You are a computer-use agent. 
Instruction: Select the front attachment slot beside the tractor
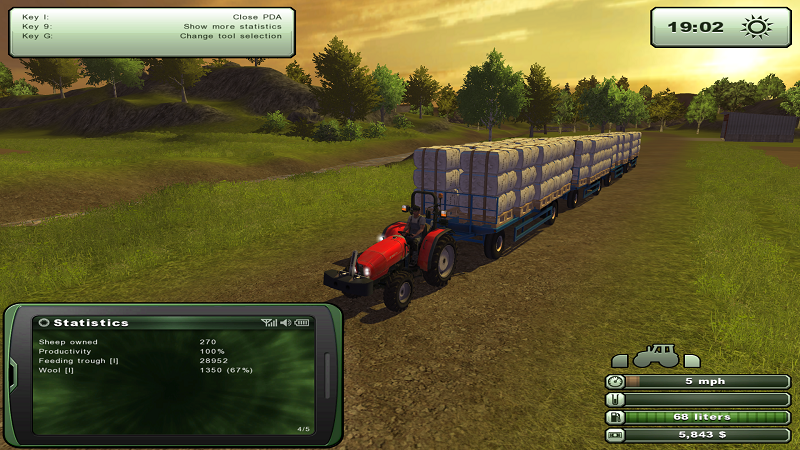coord(620,360)
